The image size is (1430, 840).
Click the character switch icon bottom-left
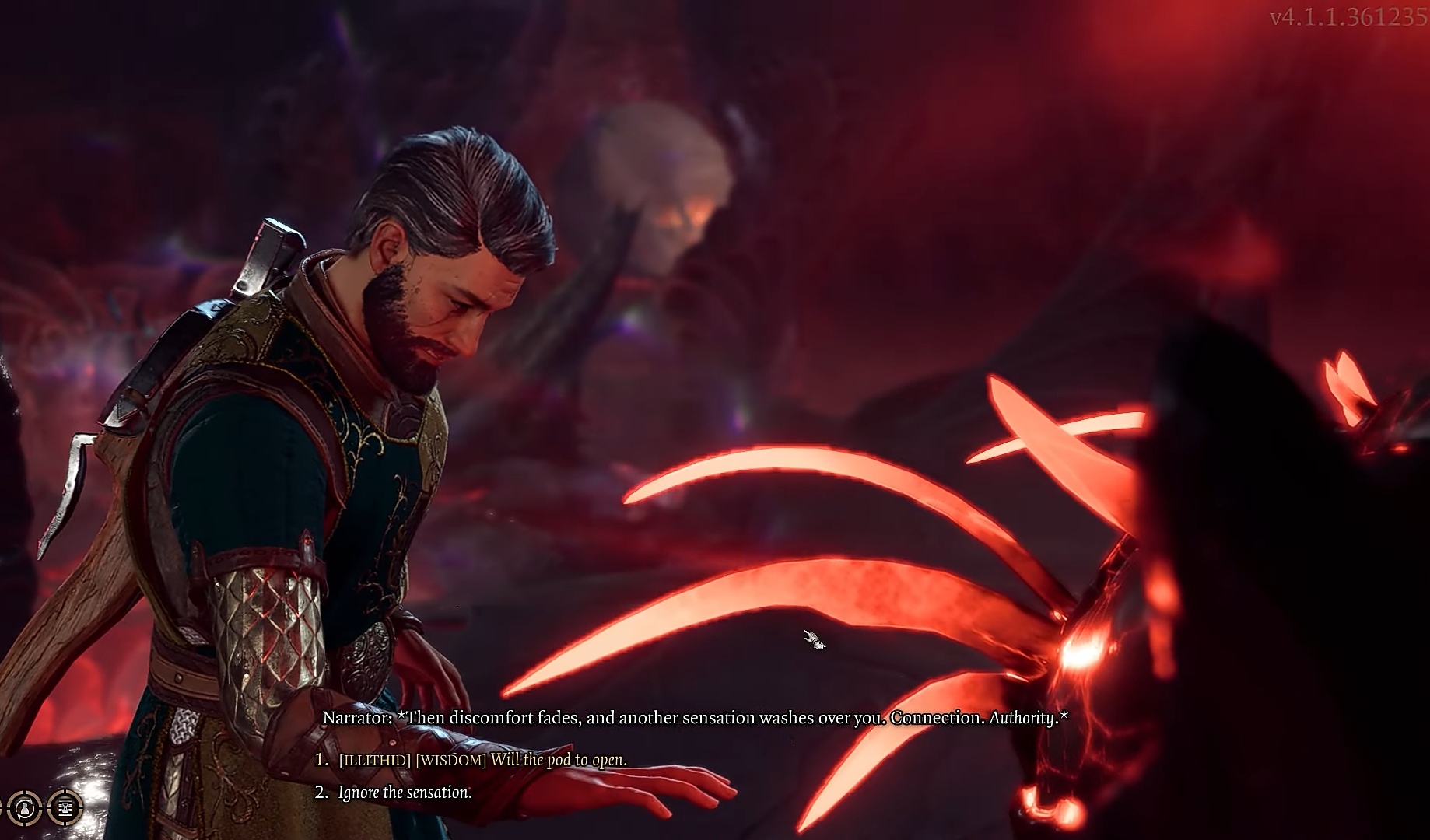25,809
